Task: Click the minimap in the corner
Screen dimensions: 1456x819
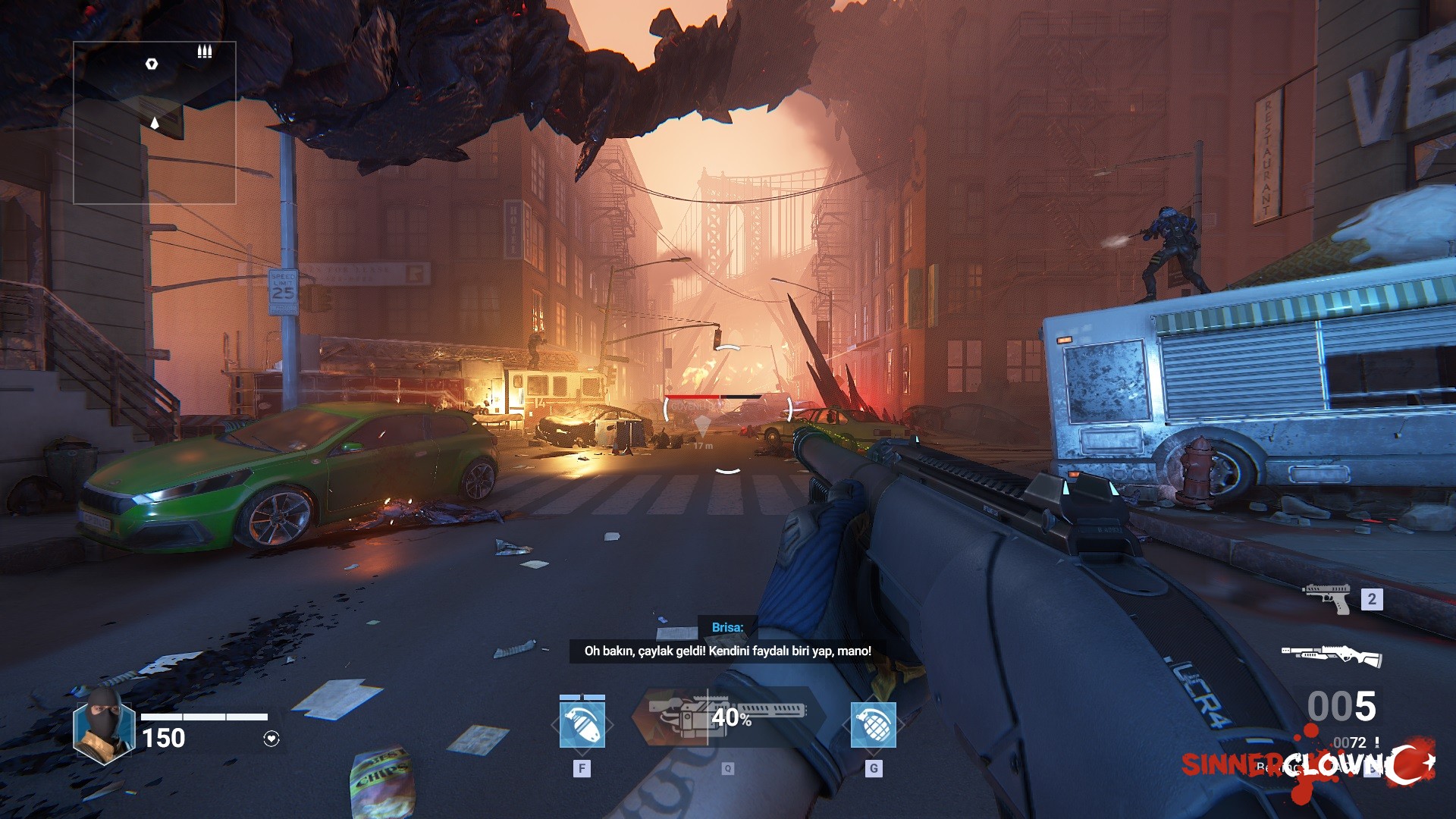Action: pos(154,123)
